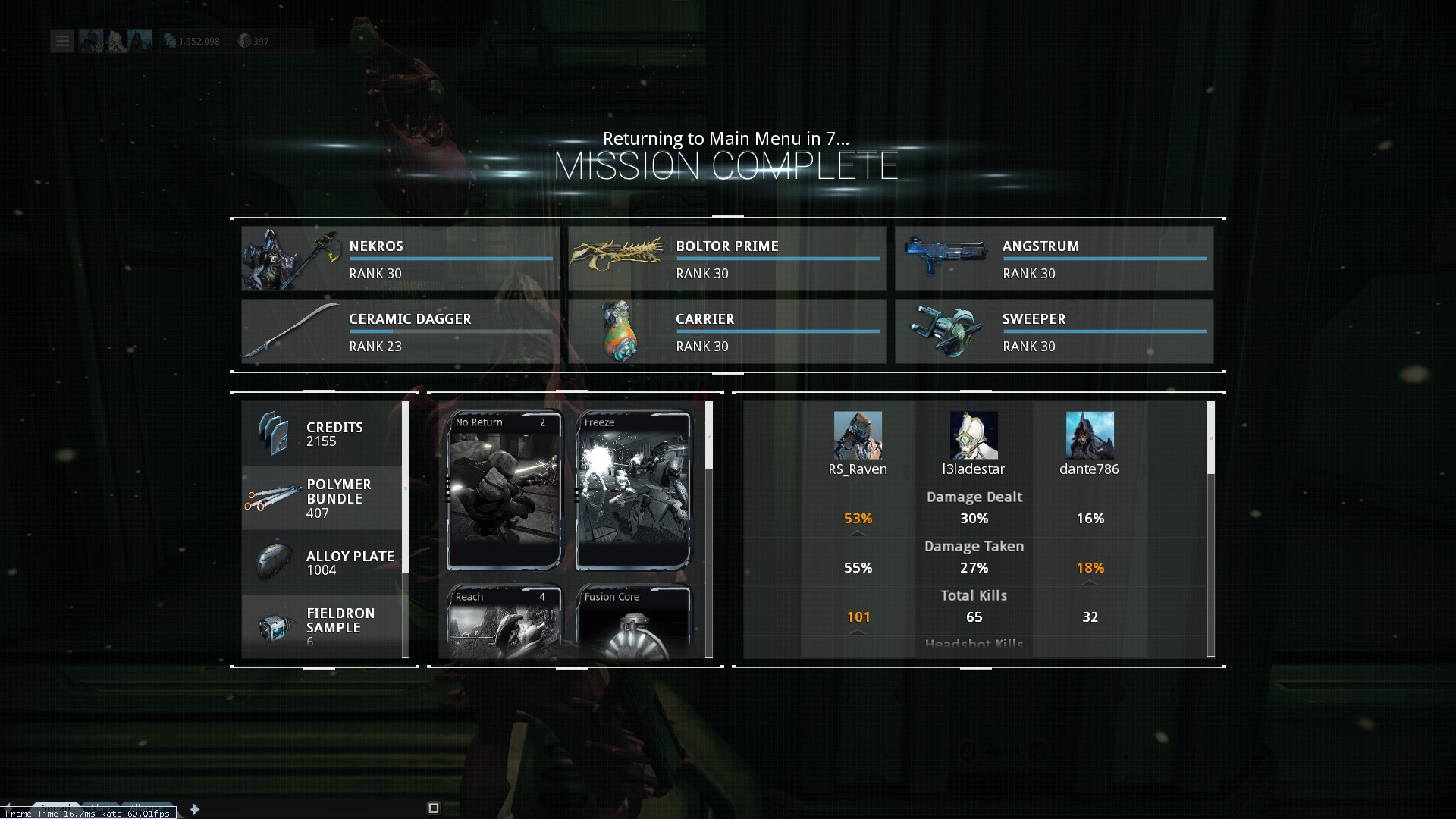
Task: Choose the Alloy Plate reward row
Action: (322, 563)
